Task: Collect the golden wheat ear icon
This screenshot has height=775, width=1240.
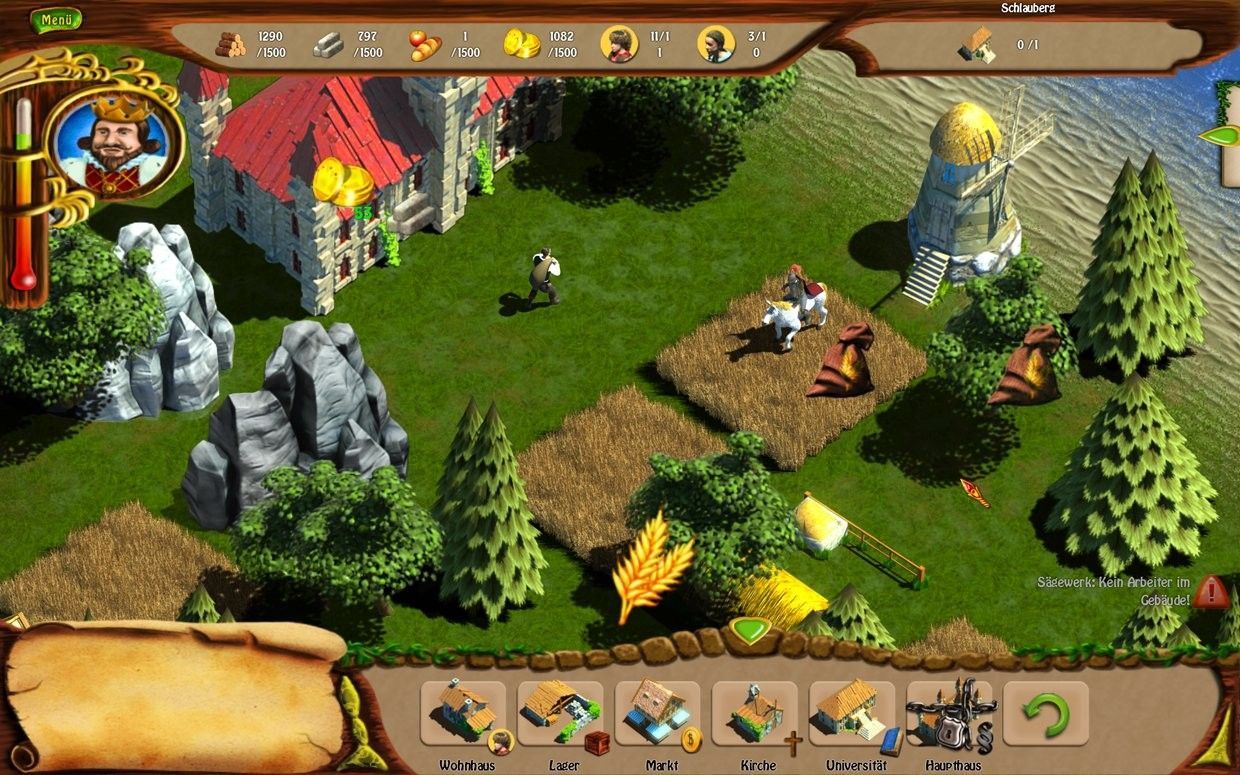Action: (651, 565)
